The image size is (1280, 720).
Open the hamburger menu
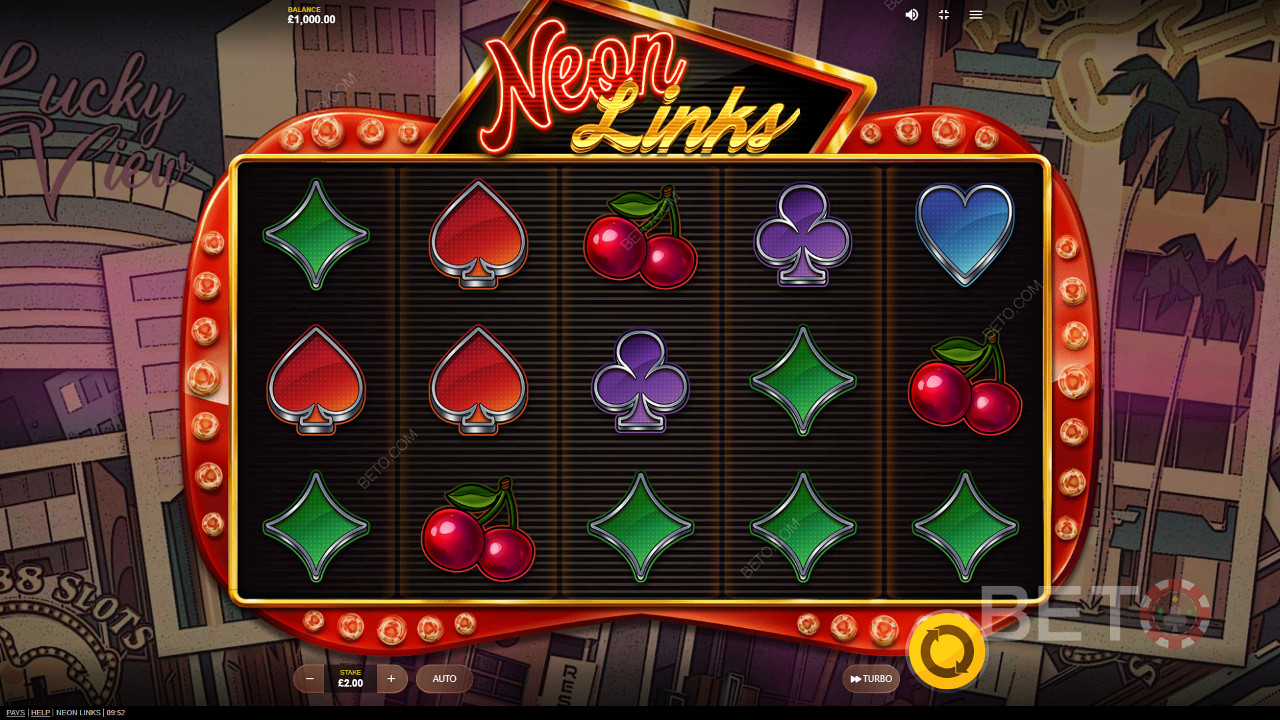click(976, 15)
